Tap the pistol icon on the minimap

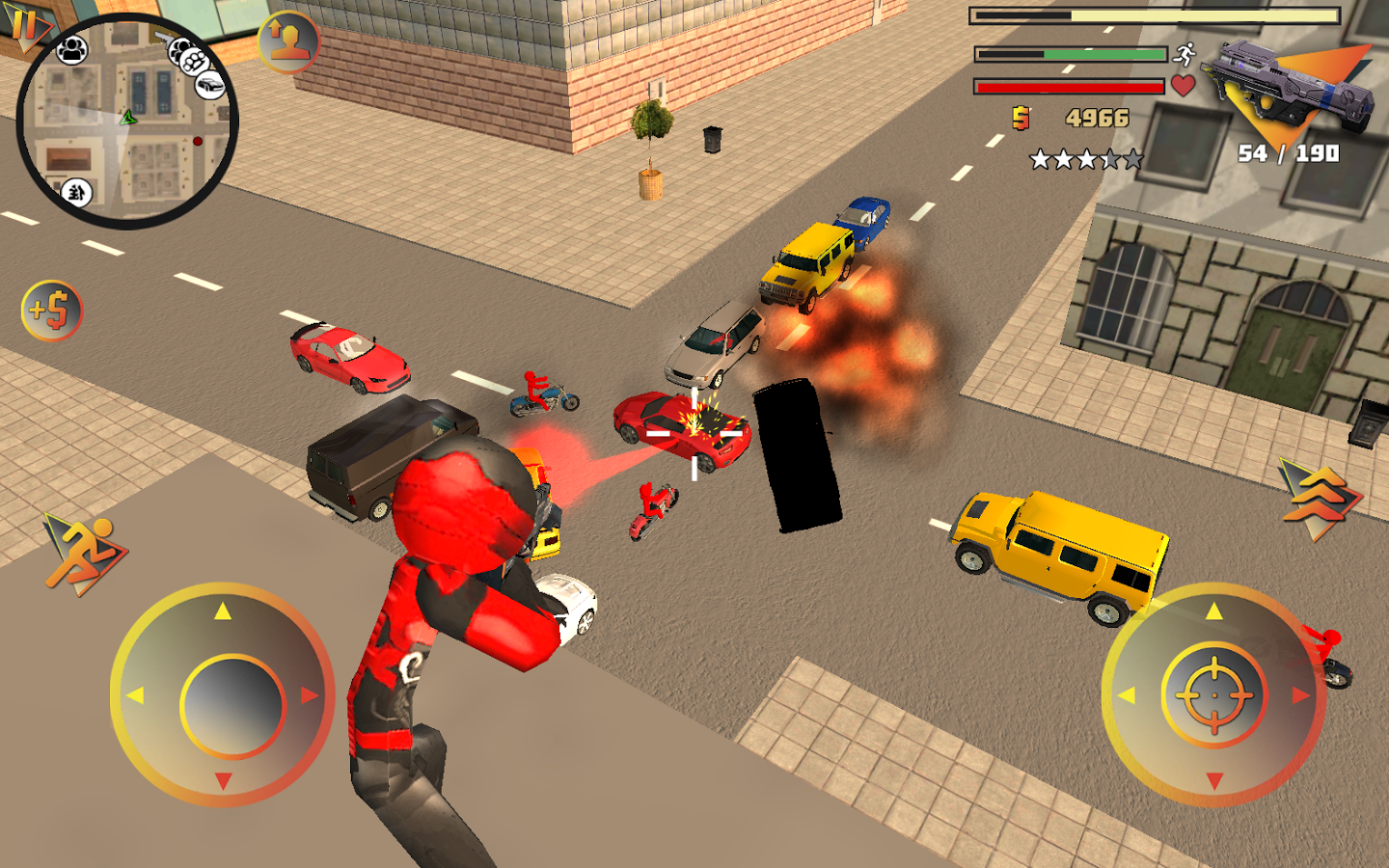166,40
